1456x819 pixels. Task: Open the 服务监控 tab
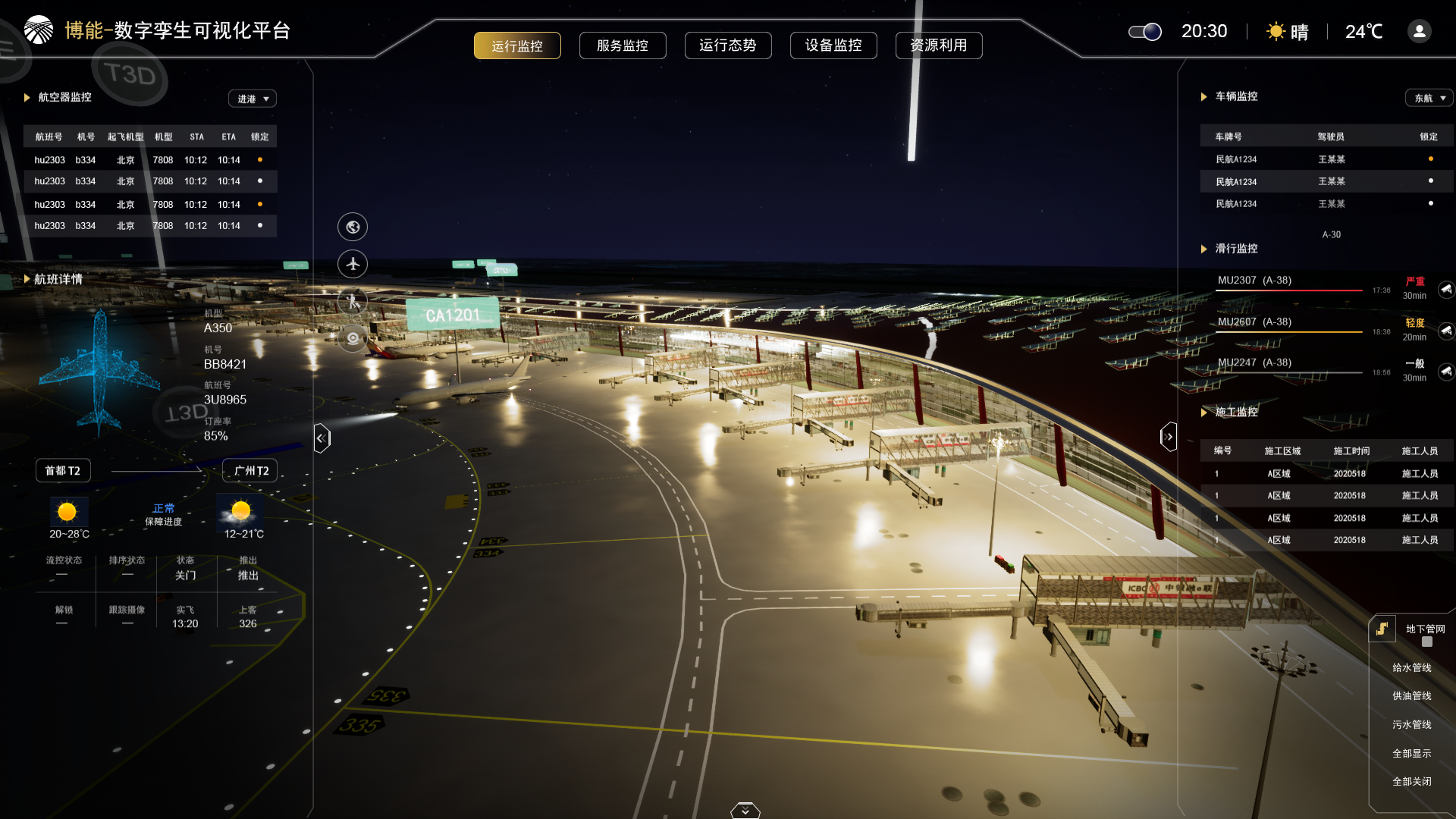point(623,45)
